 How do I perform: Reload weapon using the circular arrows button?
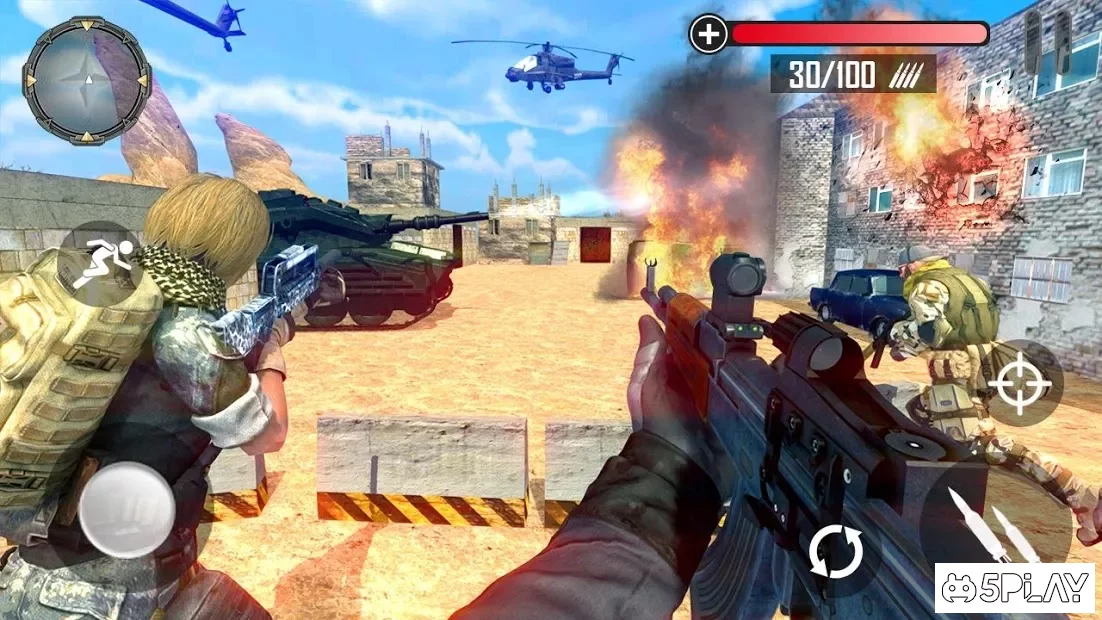coord(834,551)
